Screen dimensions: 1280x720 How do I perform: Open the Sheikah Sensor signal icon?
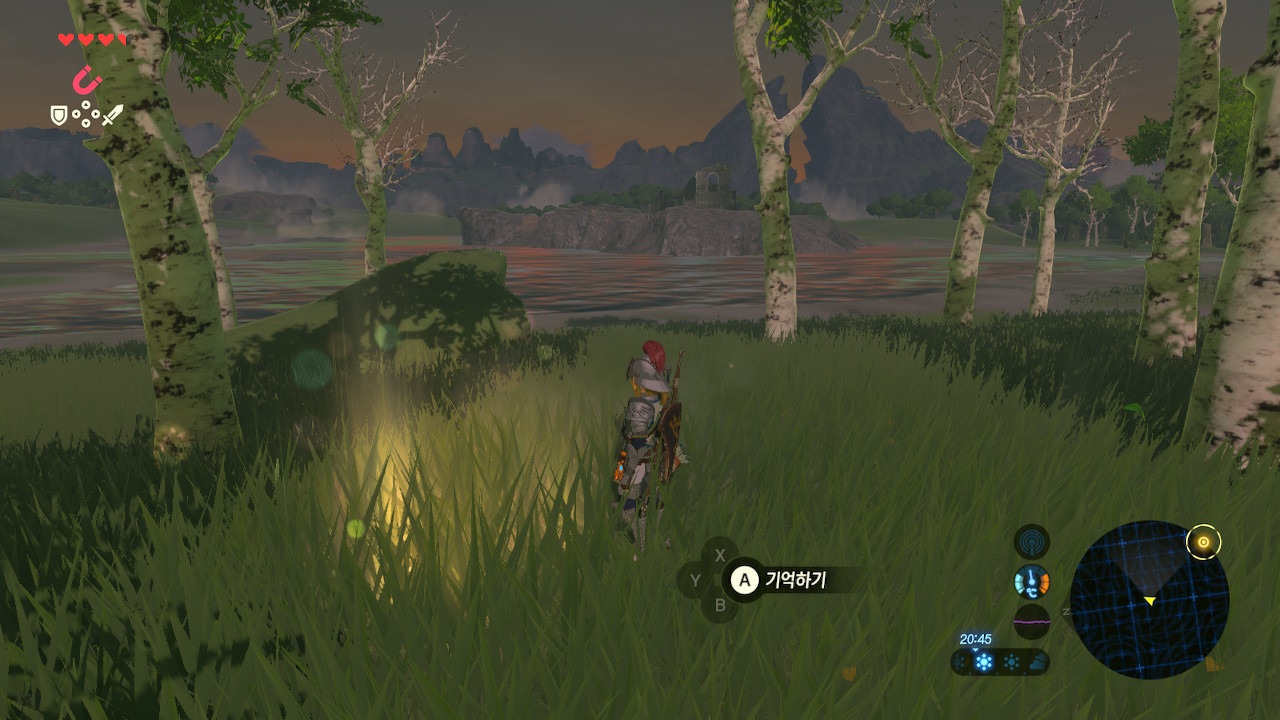(1031, 542)
